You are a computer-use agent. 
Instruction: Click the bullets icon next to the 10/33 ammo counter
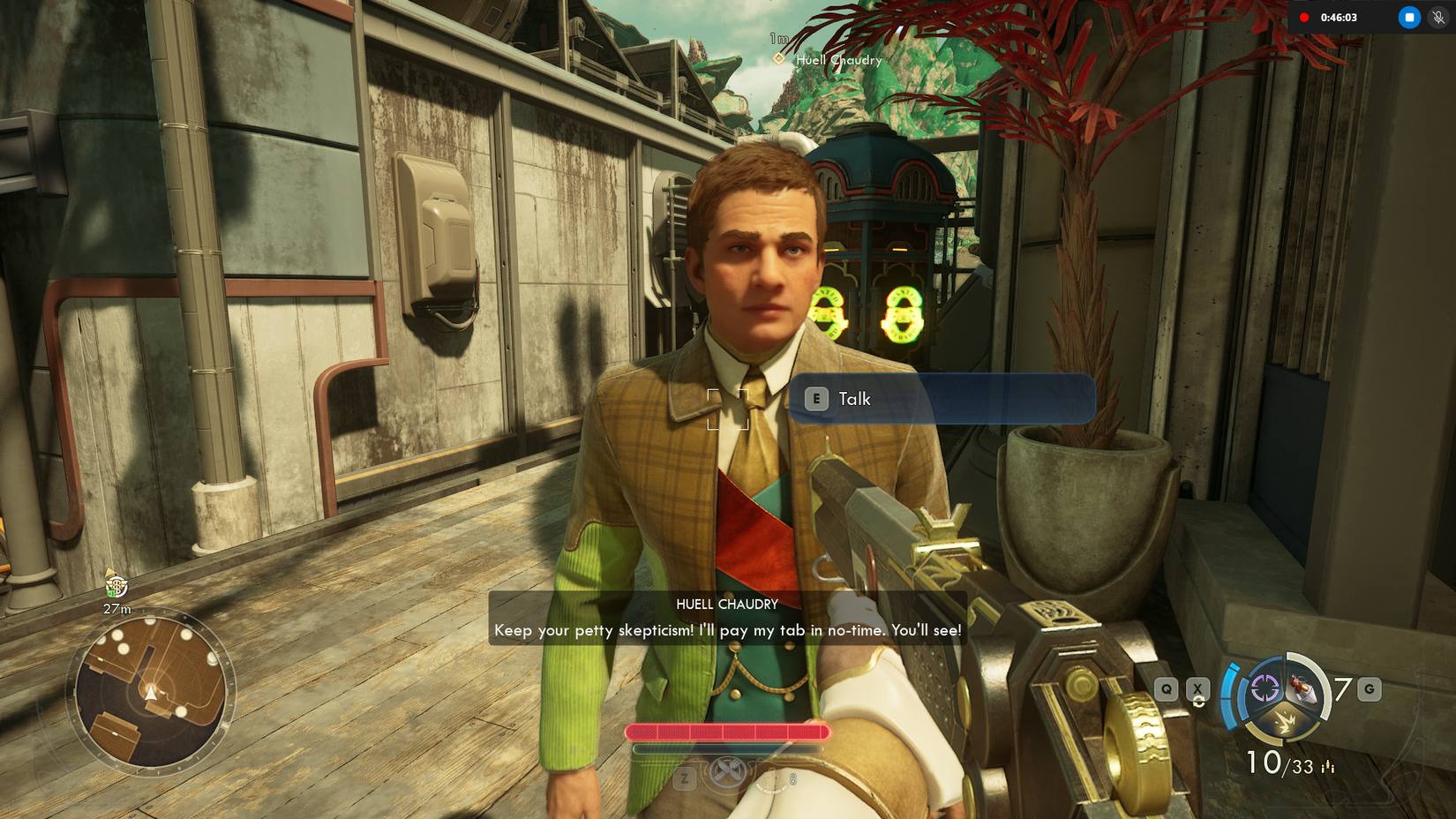point(1328,766)
